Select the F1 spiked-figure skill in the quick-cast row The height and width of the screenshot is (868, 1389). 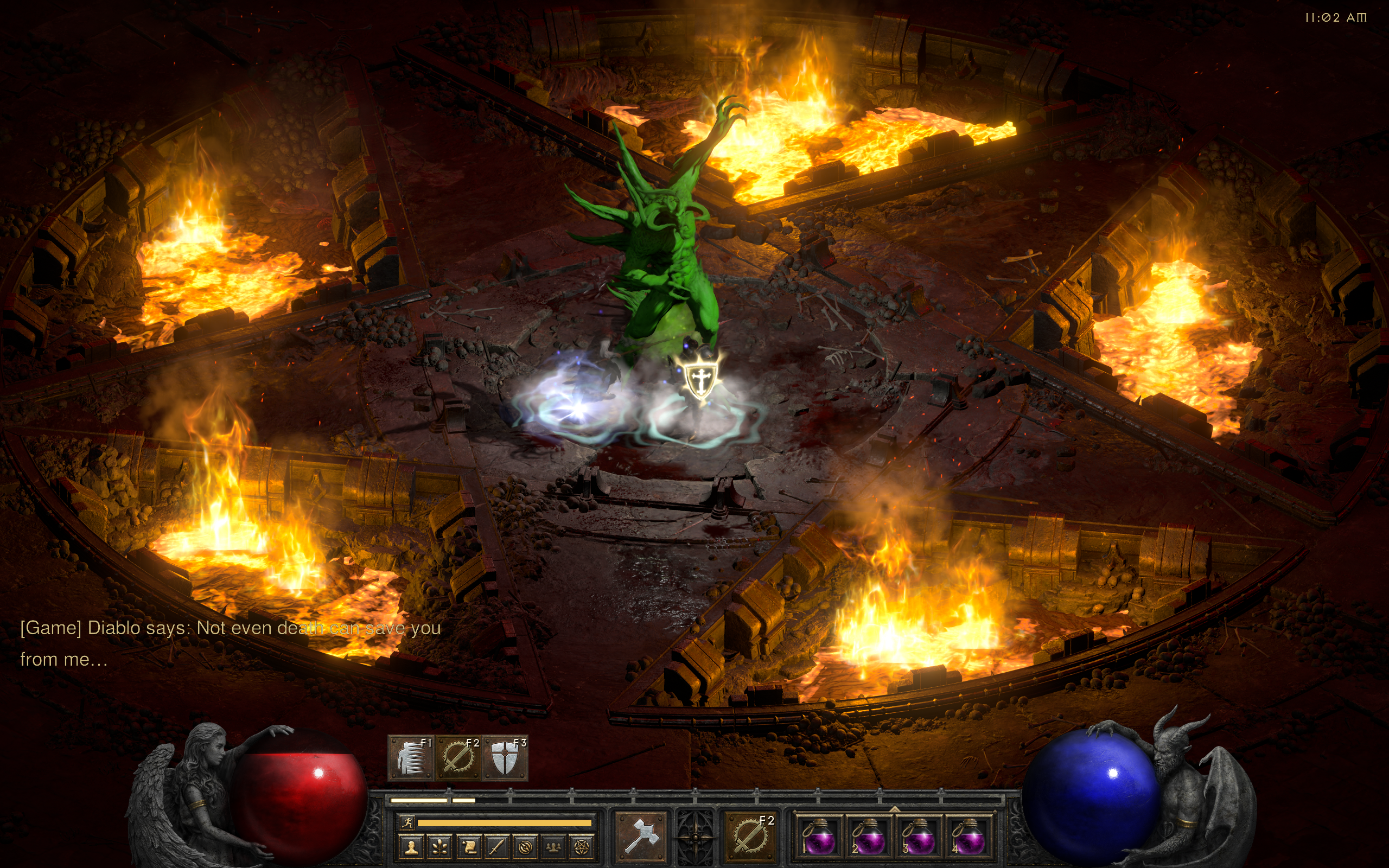[x=411, y=758]
